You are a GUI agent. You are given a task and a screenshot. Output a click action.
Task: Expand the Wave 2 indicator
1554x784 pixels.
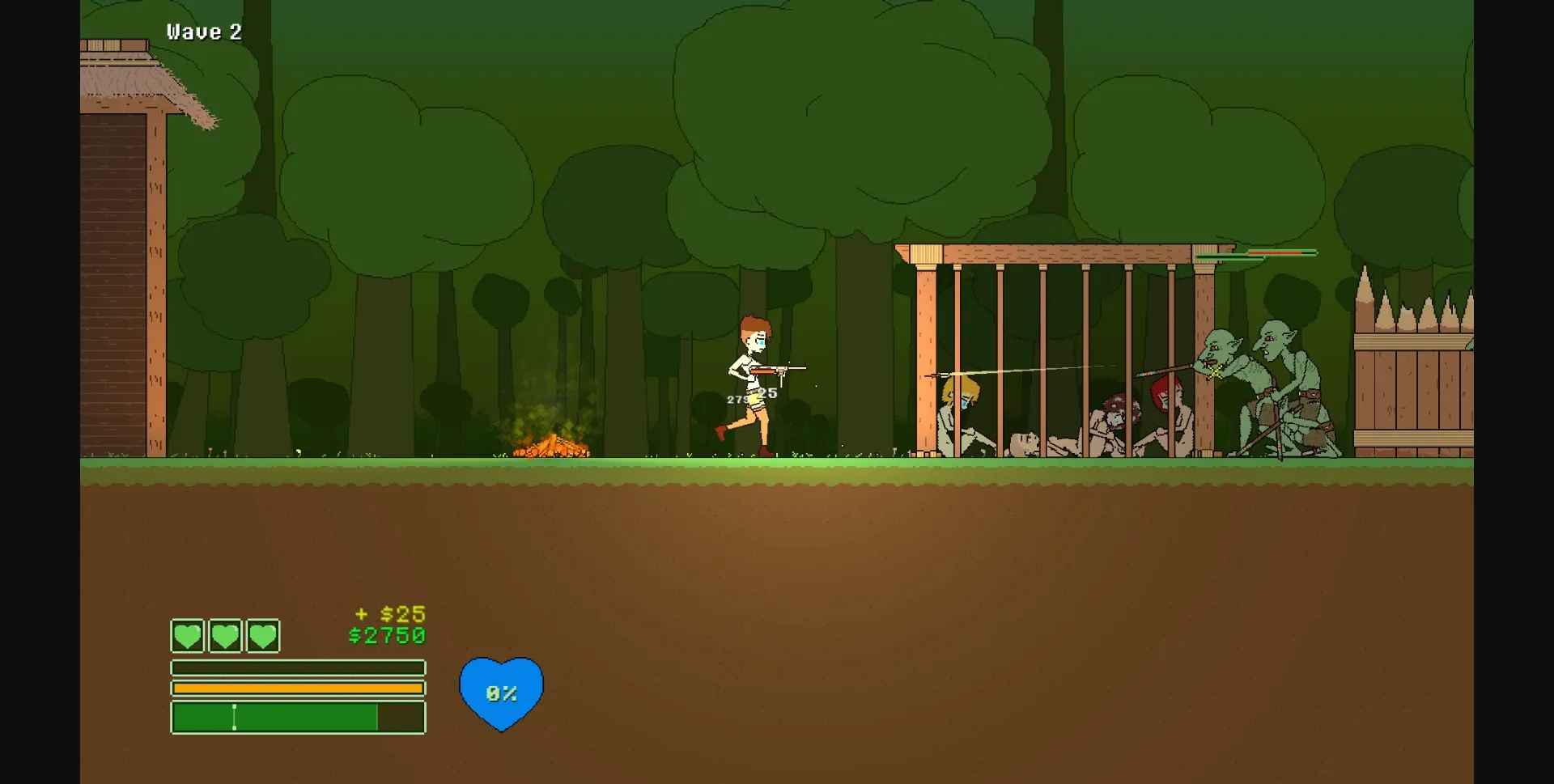click(x=205, y=31)
